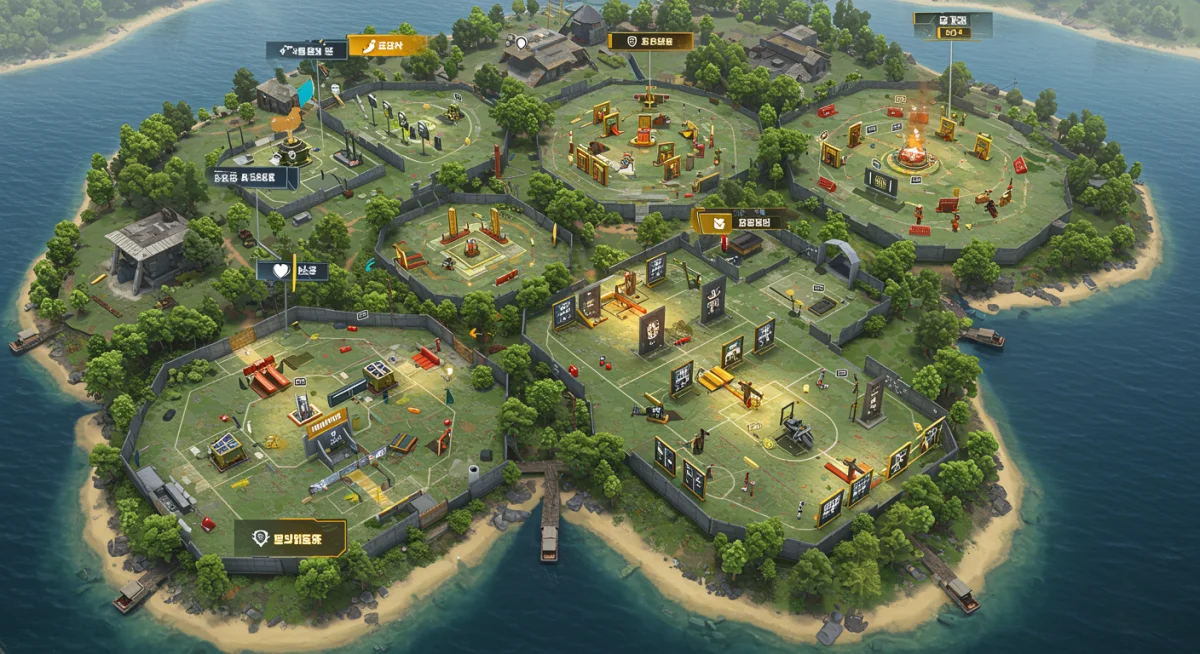Open the gold-bordered shield label
Screen dimensions: 1200x654
651,41
